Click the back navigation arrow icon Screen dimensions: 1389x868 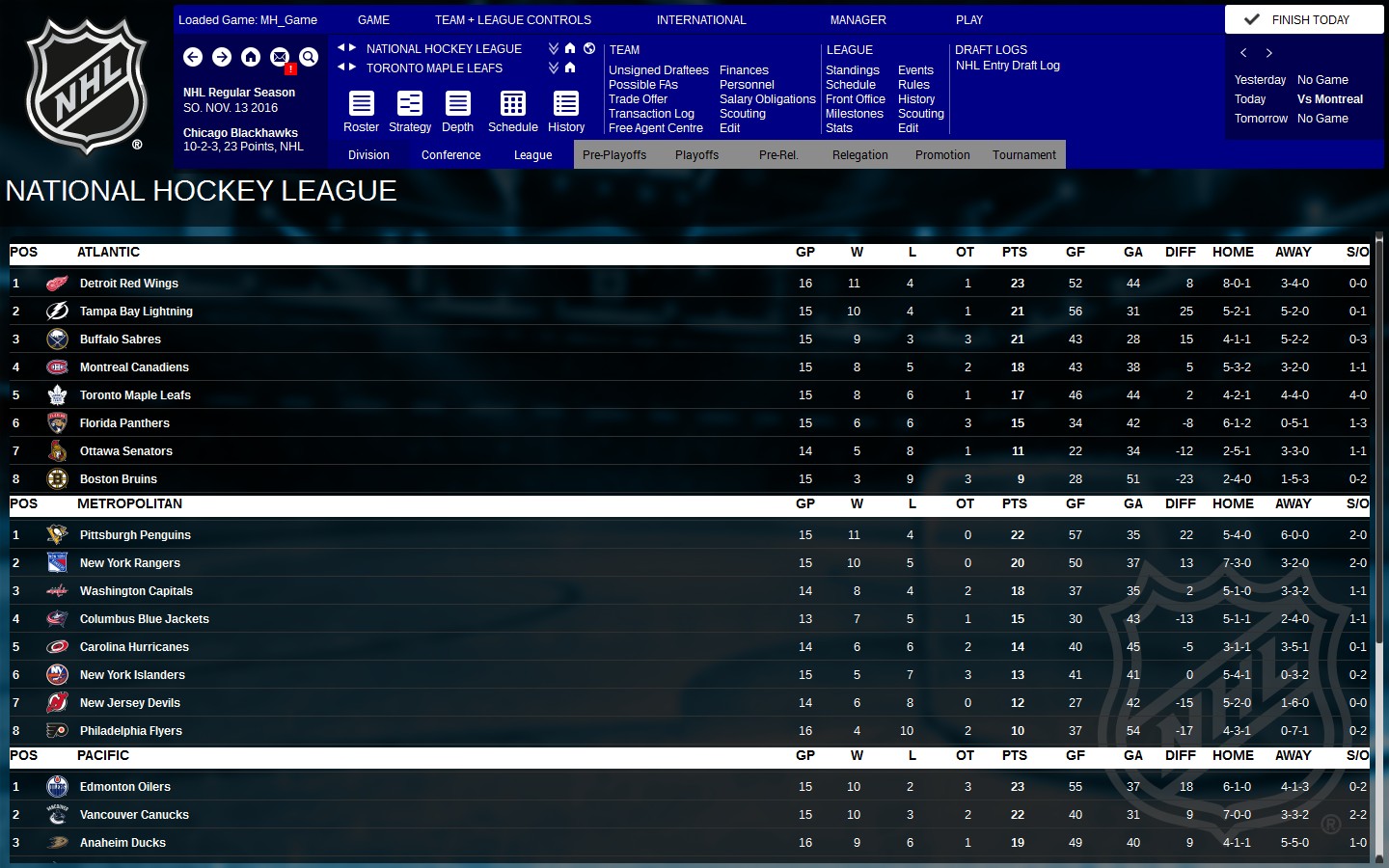pyautogui.click(x=193, y=57)
